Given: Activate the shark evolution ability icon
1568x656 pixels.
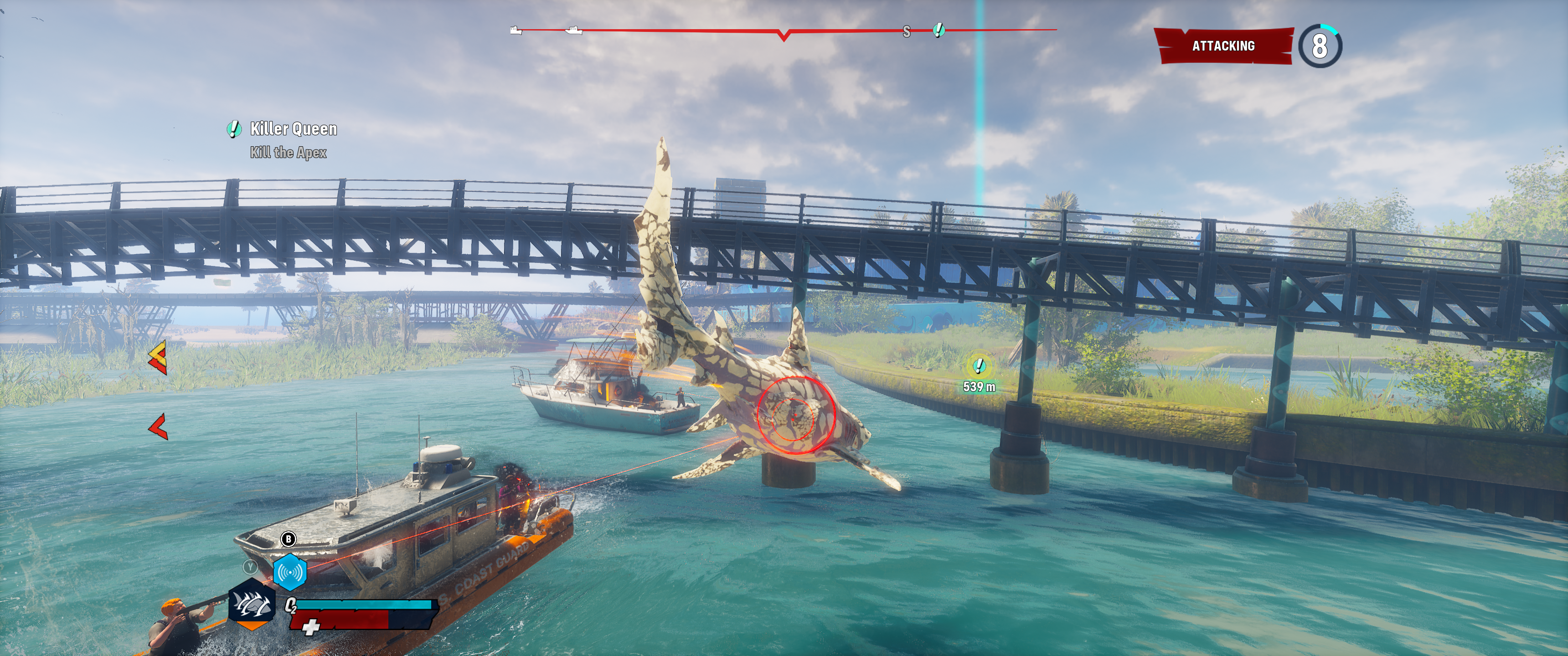Looking at the screenshot, I should click(x=252, y=606).
